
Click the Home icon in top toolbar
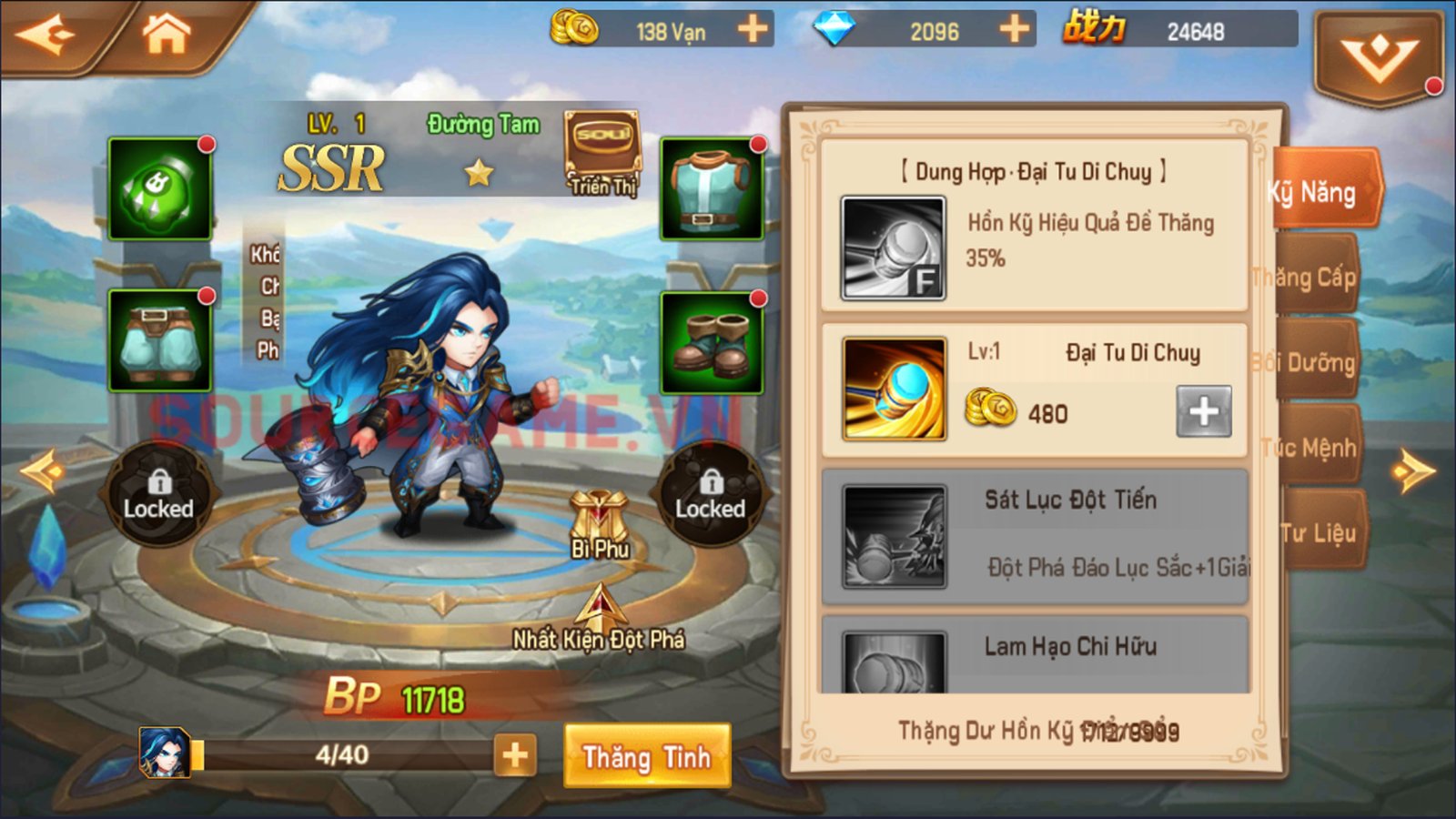coord(166,30)
